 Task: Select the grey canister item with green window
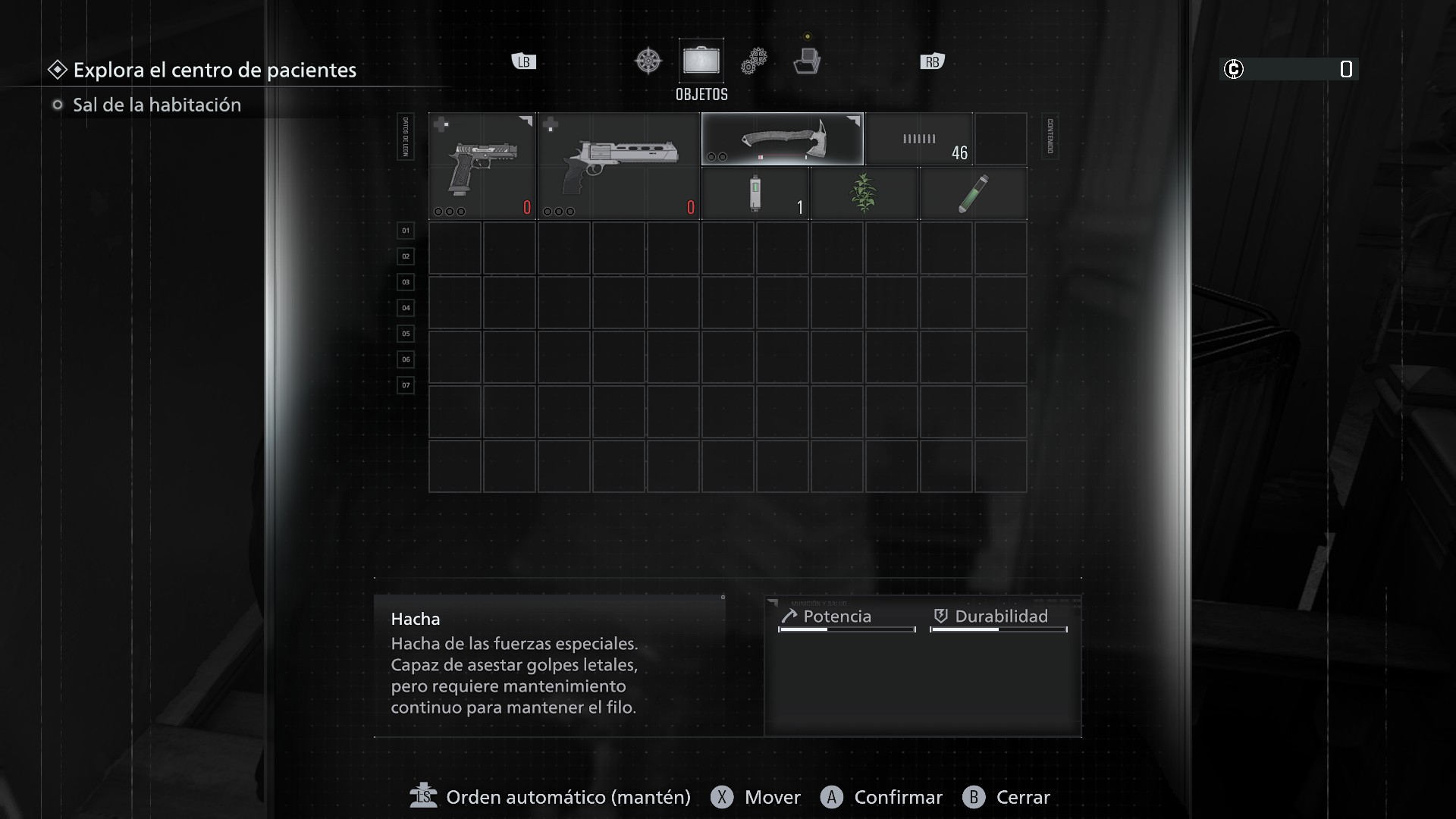click(x=755, y=194)
